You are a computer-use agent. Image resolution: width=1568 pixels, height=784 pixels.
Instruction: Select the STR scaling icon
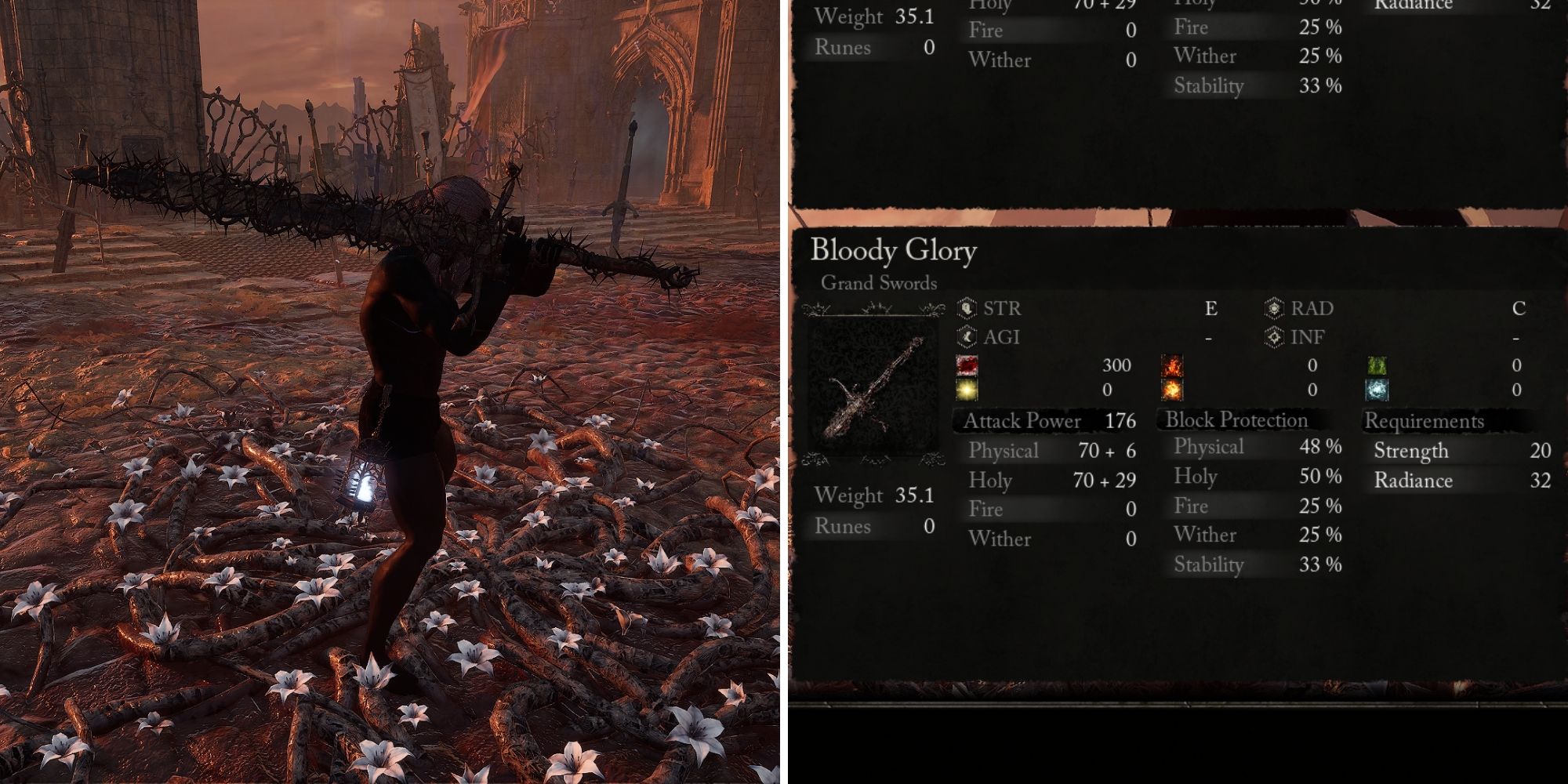pyautogui.click(x=966, y=309)
